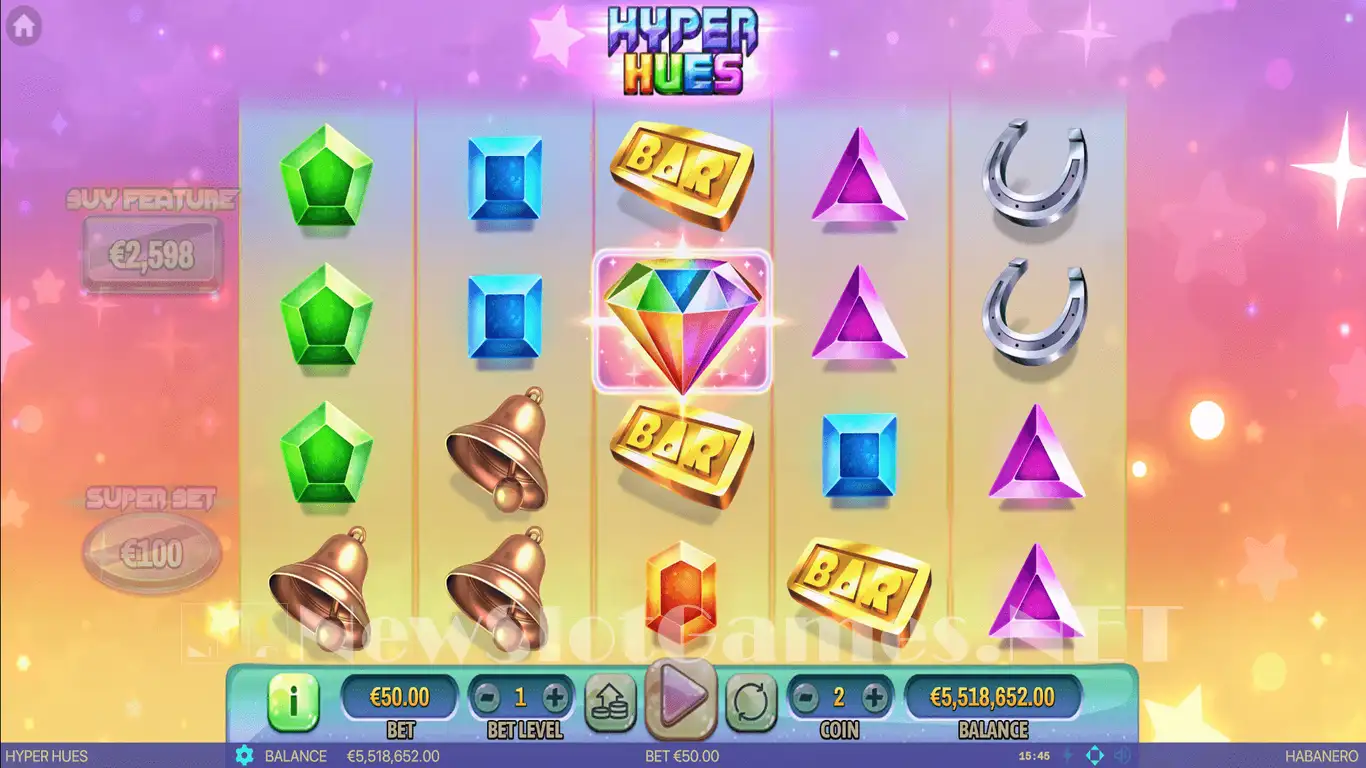Toggle fullscreen with the four-arrow icon
Viewport: 1366px width, 768px height.
[x=1095, y=756]
